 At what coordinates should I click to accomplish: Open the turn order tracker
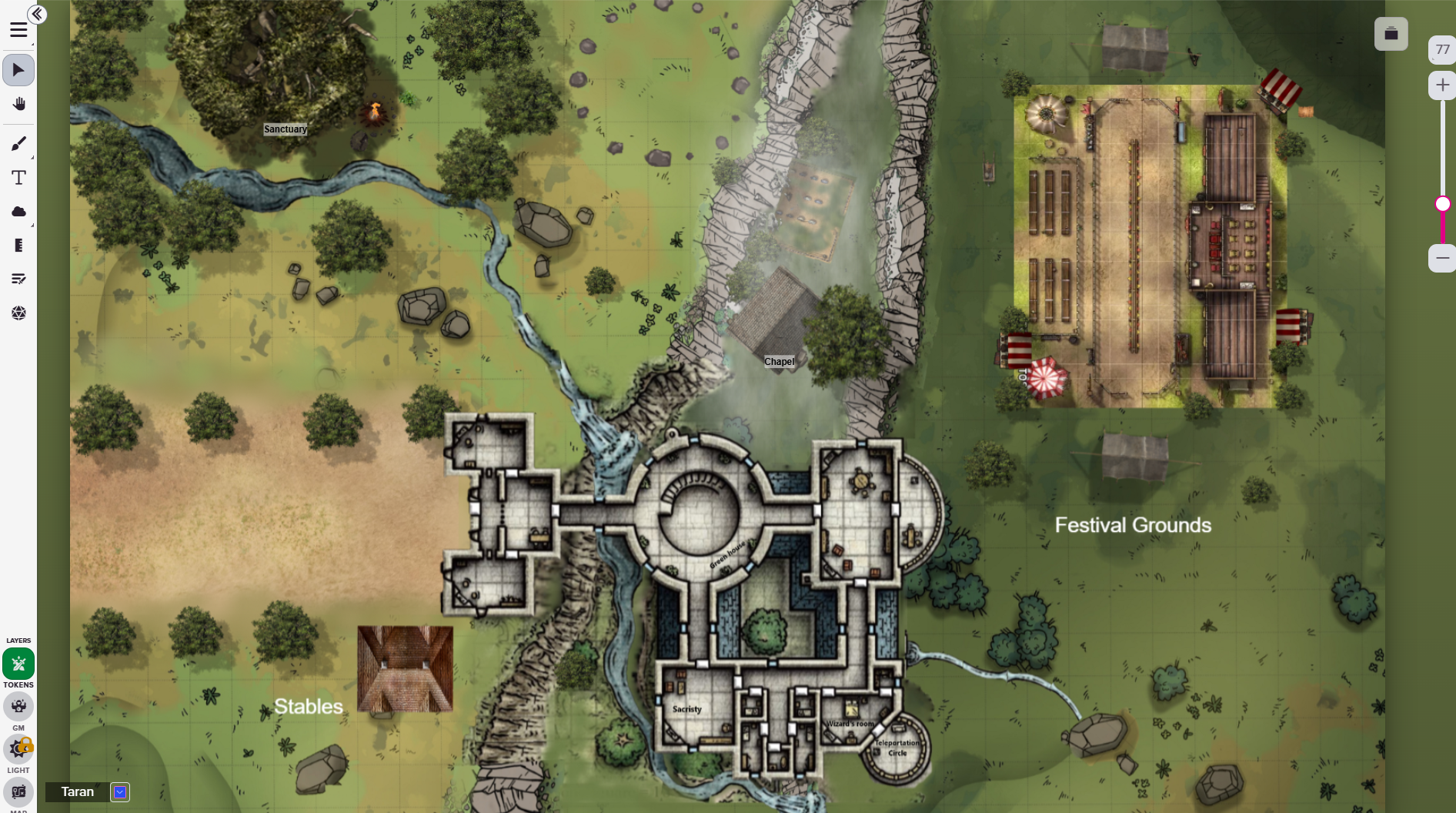click(x=18, y=279)
